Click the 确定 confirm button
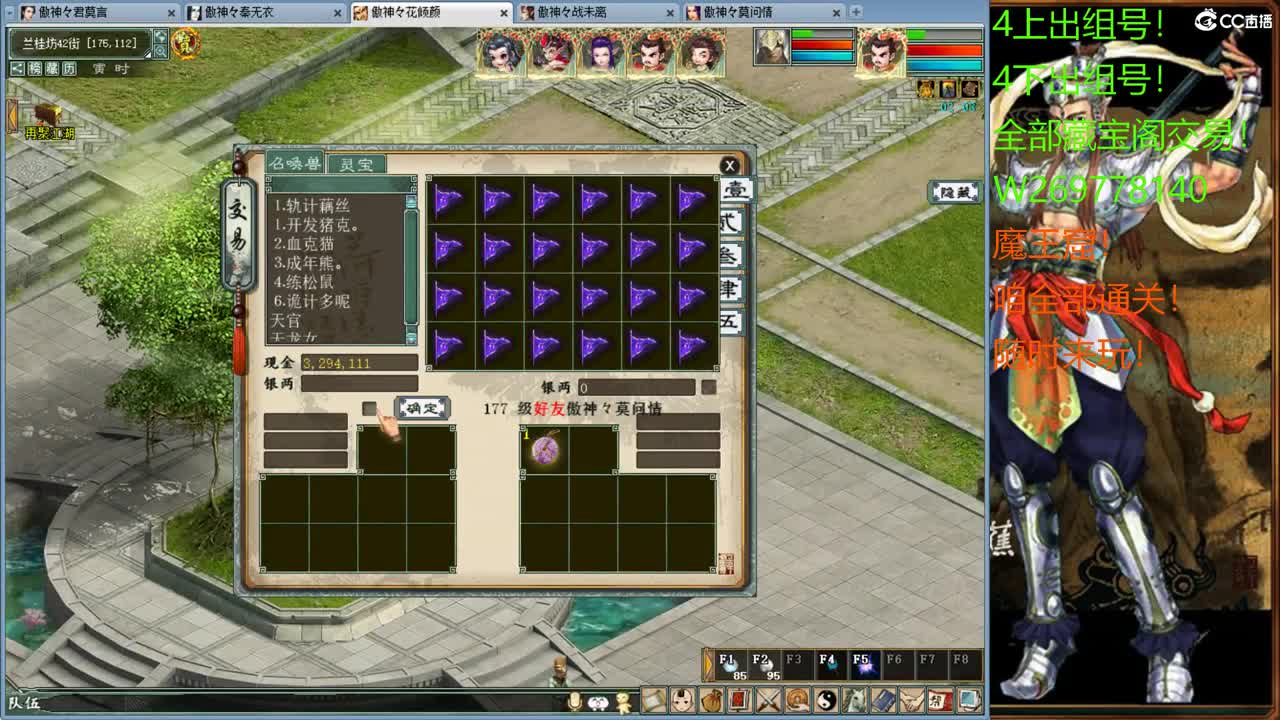 click(423, 409)
